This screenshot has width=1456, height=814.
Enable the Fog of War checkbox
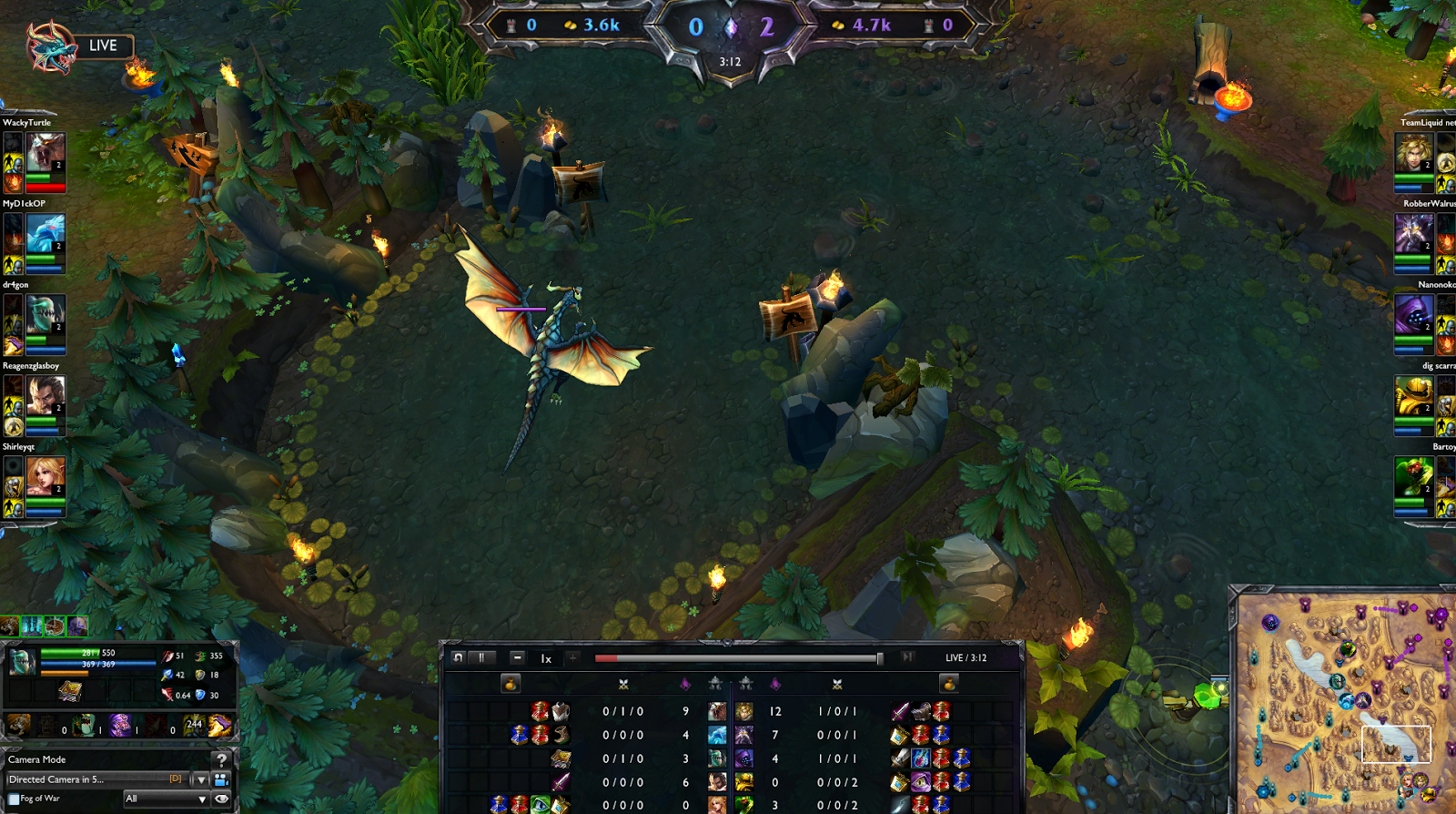click(14, 799)
